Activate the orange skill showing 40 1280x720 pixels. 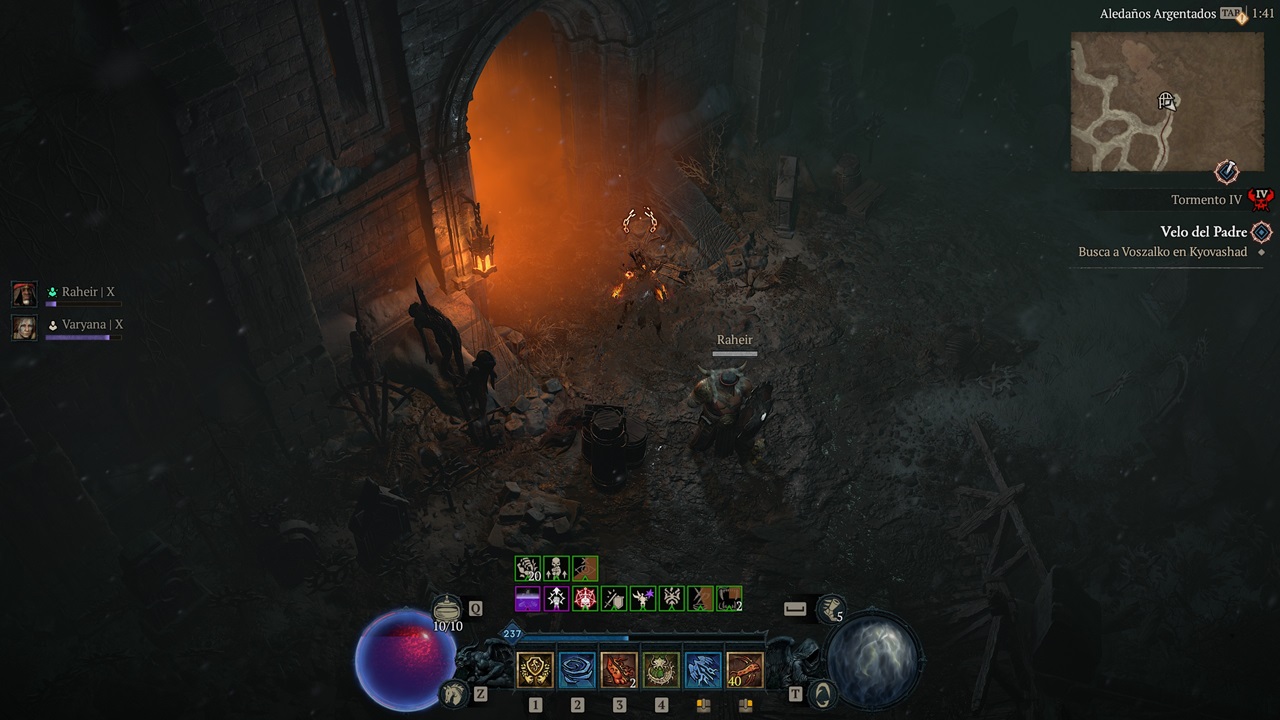tap(745, 670)
